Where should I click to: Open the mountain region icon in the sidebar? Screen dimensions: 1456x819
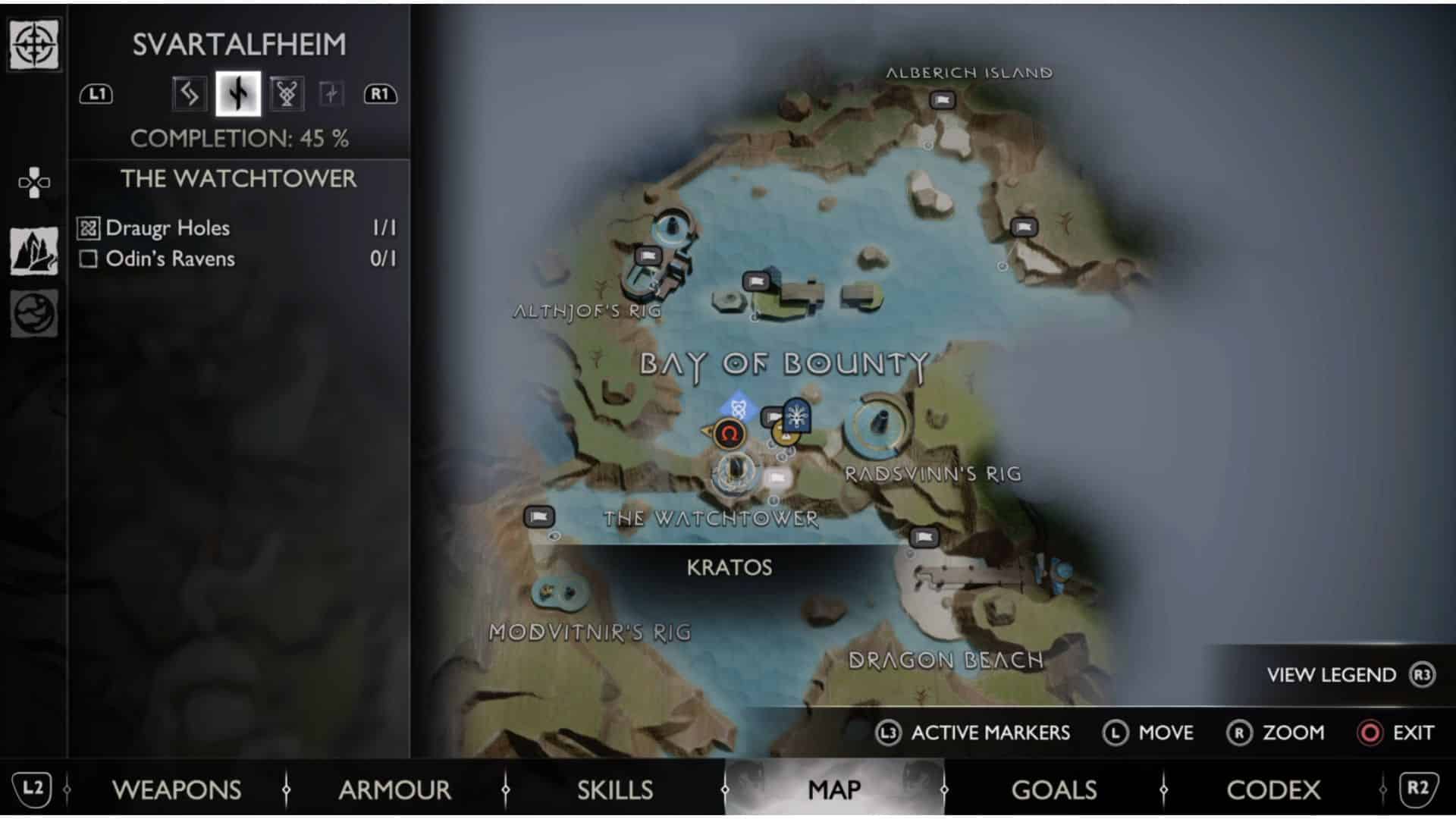pos(33,251)
